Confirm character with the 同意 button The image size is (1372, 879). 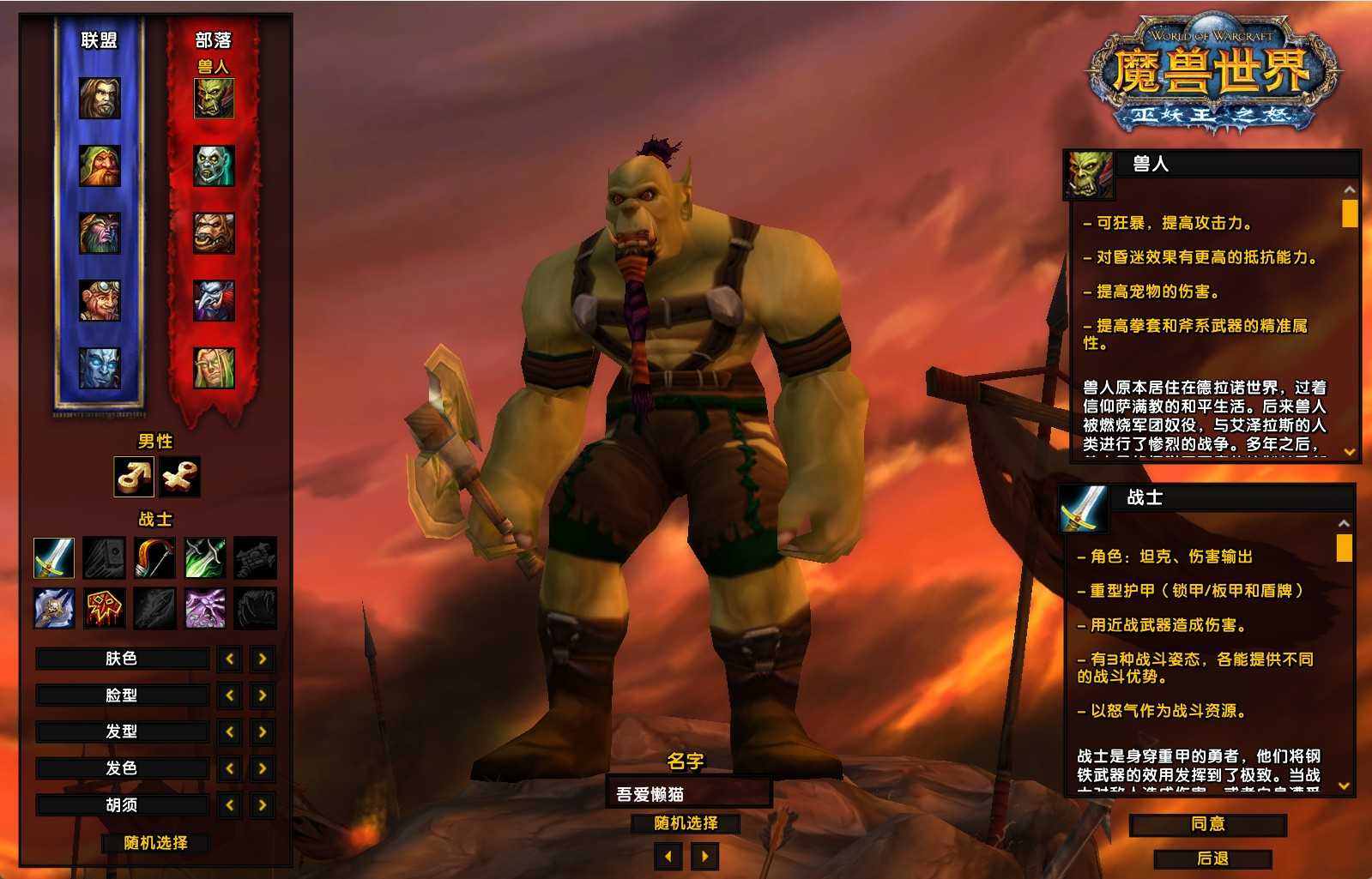click(x=1207, y=824)
